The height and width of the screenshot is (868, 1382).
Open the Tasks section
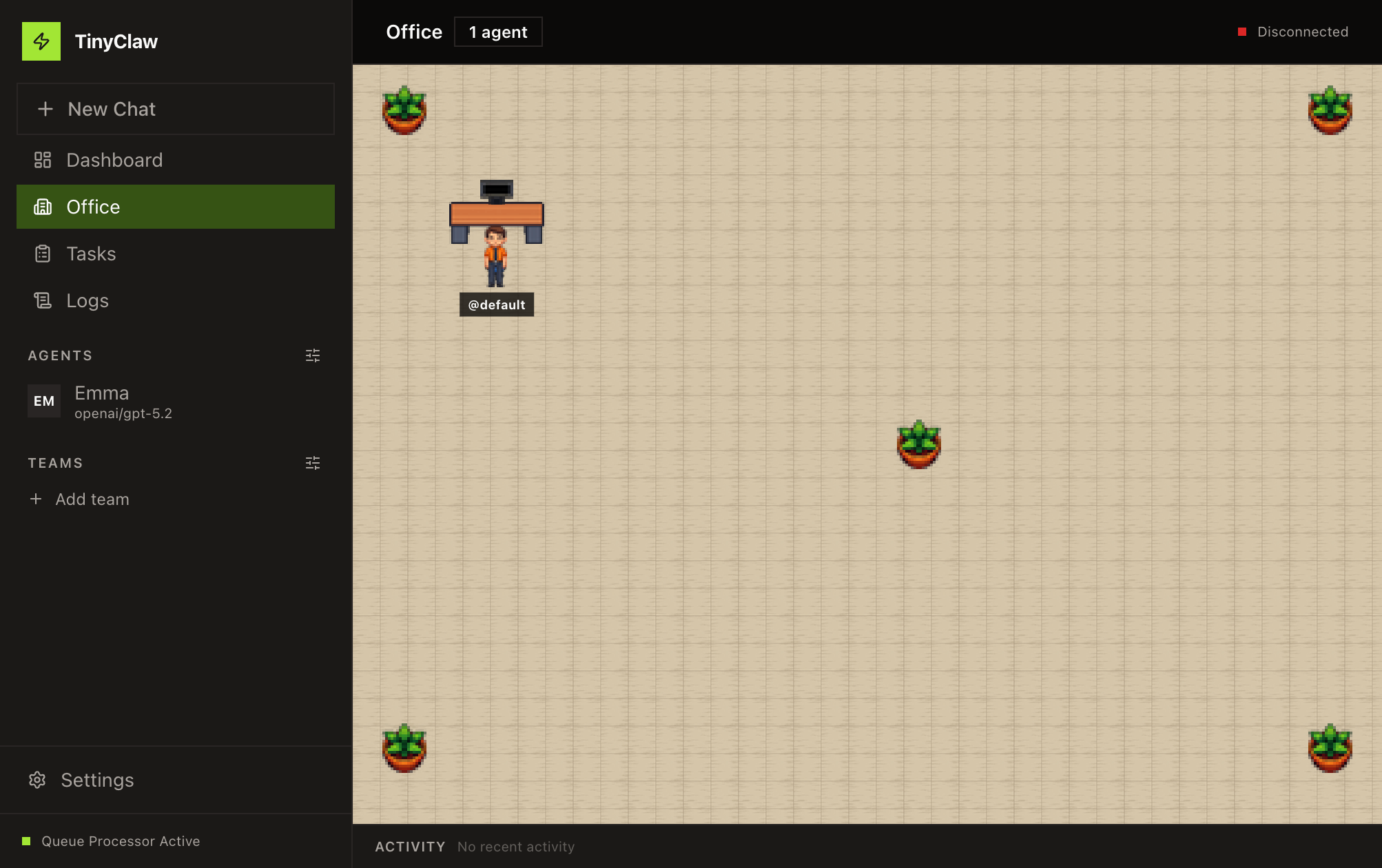[x=91, y=254]
